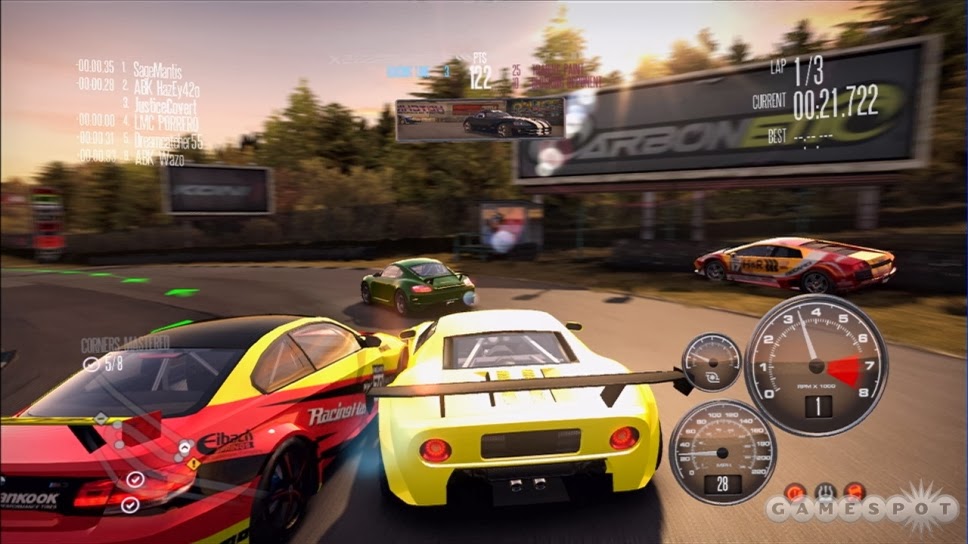
Task: Click the red car damage indicator icon
Action: point(855,492)
